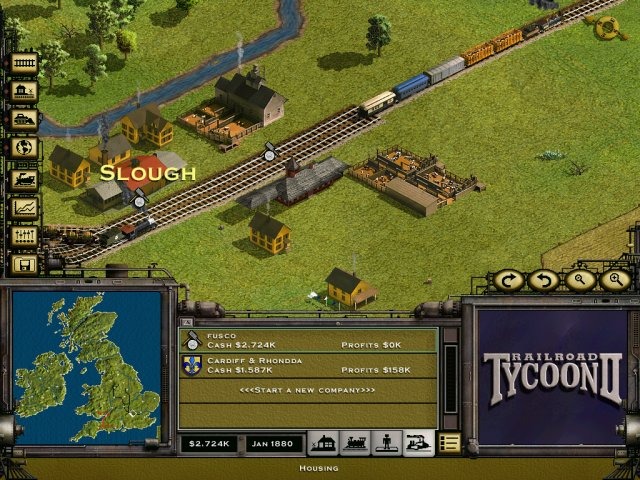The width and height of the screenshot is (640, 480).
Task: Open the build station tool
Action: (x=24, y=91)
